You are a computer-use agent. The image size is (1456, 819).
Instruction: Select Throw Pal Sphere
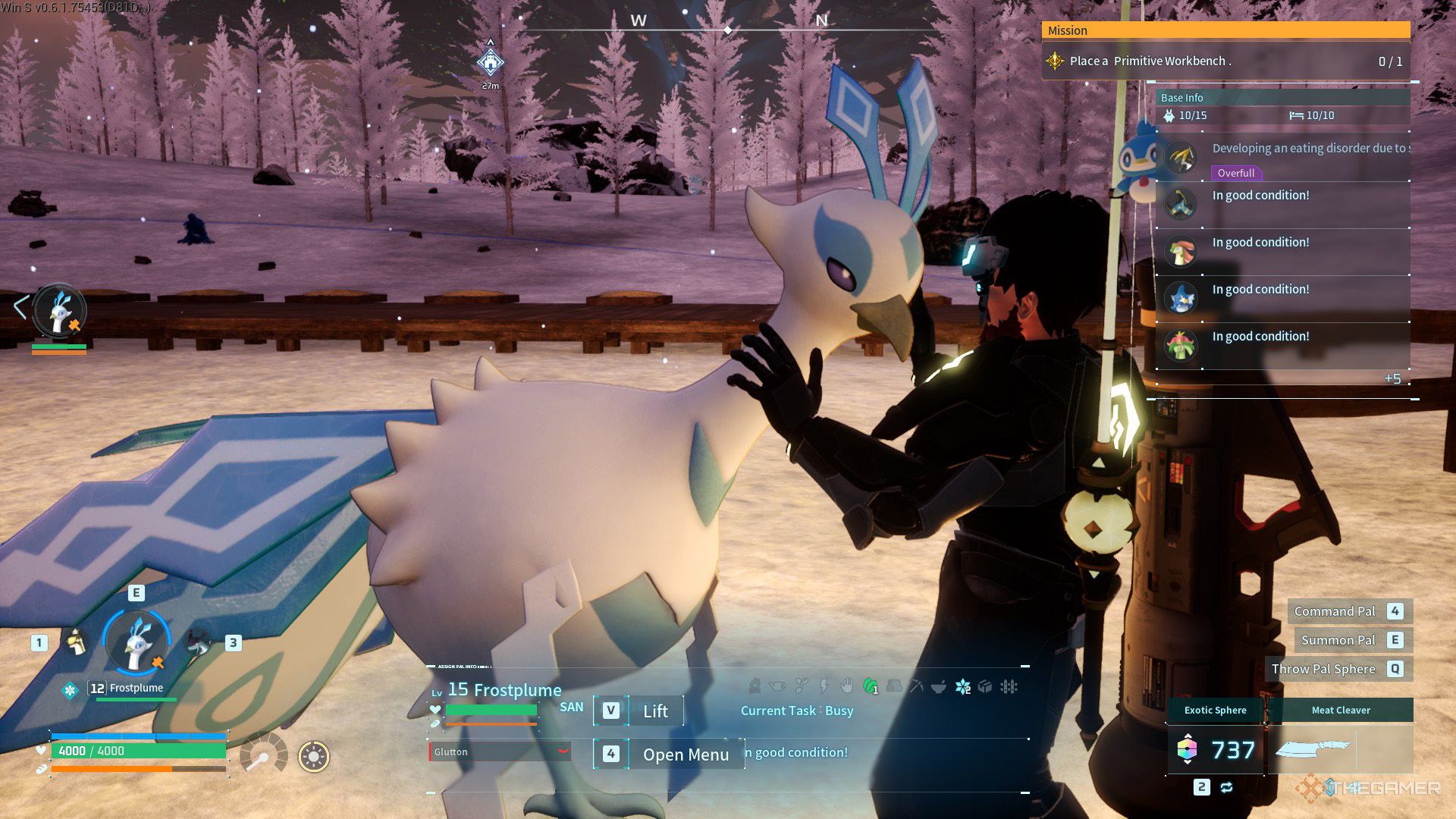(x=1323, y=669)
